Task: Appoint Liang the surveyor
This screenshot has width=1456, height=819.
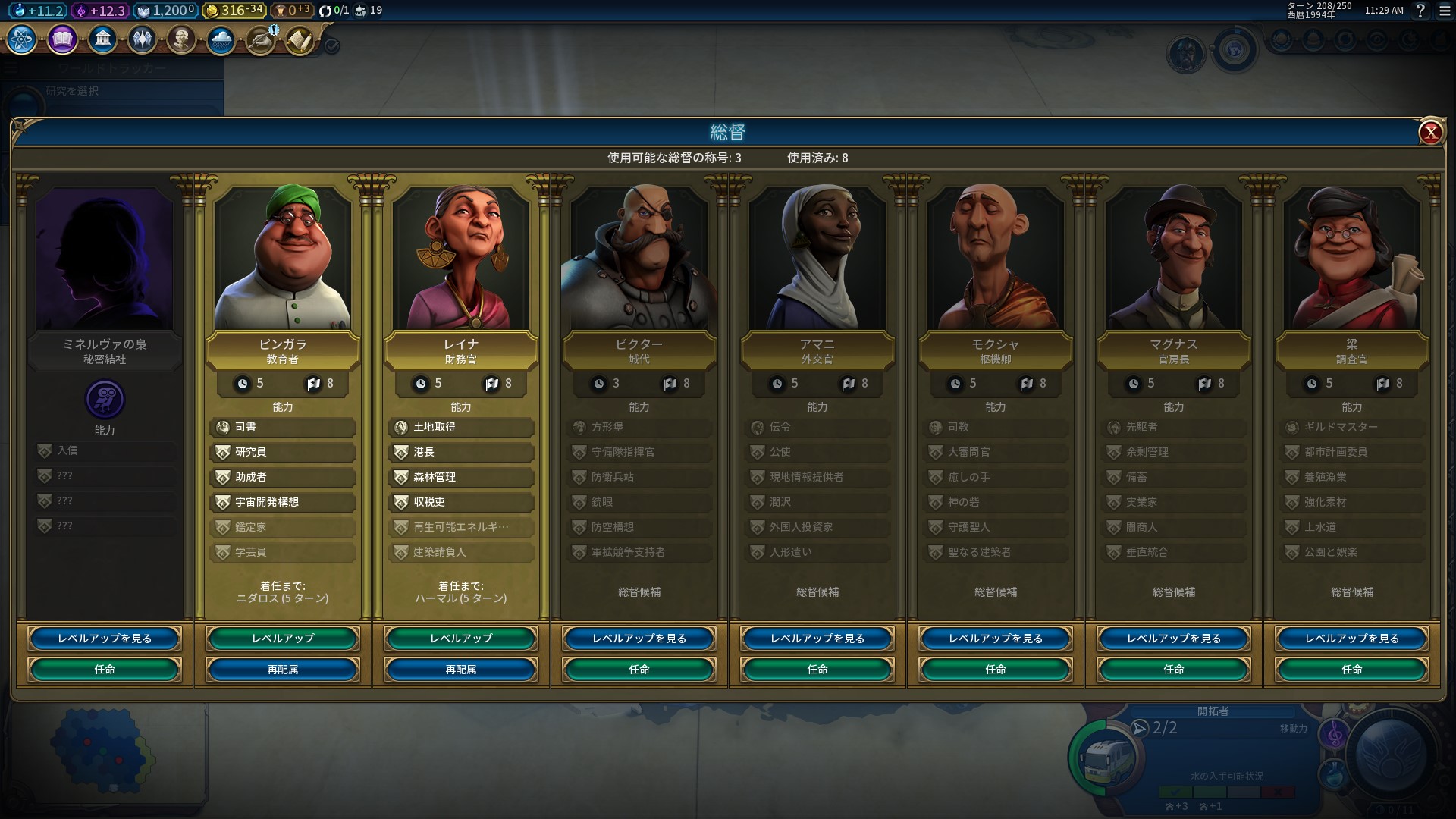Action: pyautogui.click(x=1352, y=670)
